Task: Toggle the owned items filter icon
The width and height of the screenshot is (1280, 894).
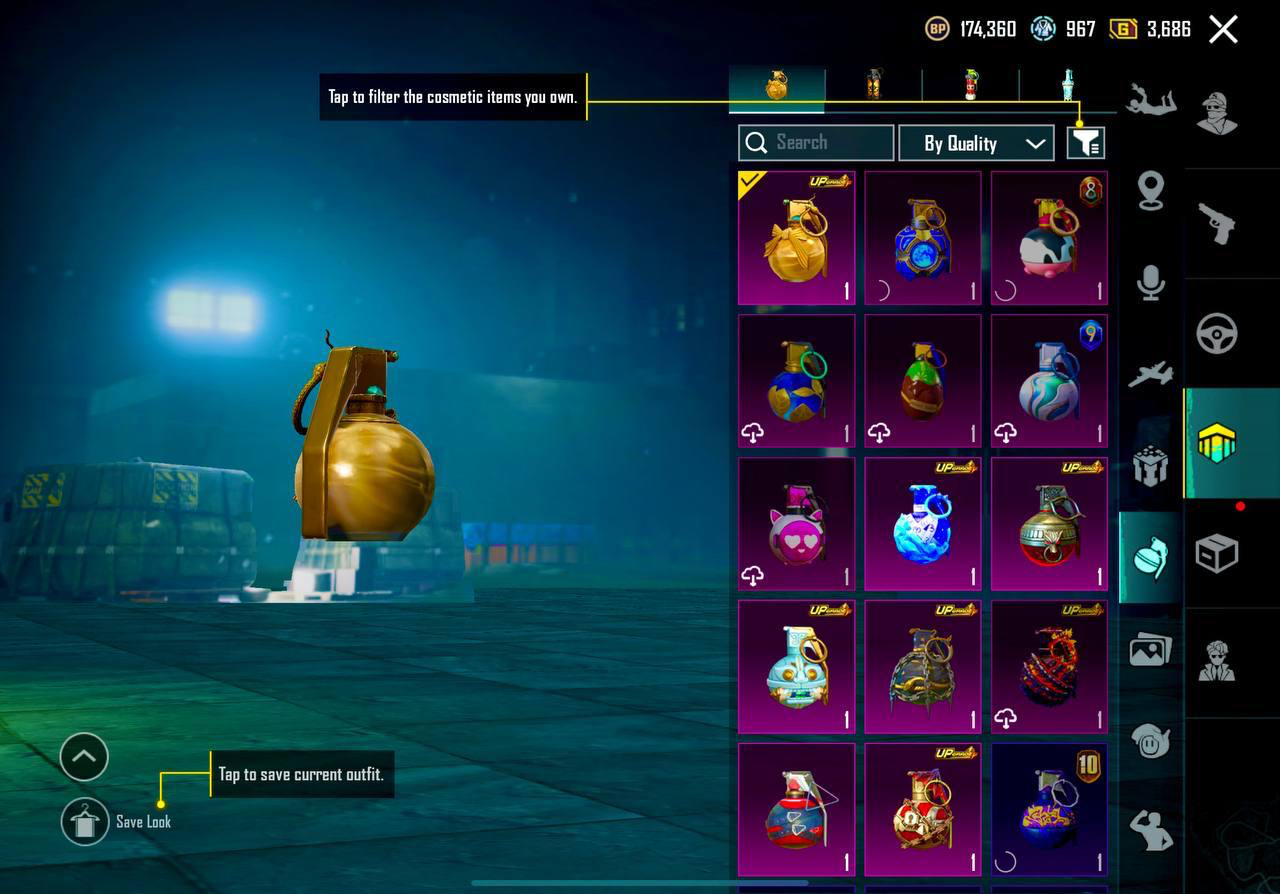Action: (1085, 143)
